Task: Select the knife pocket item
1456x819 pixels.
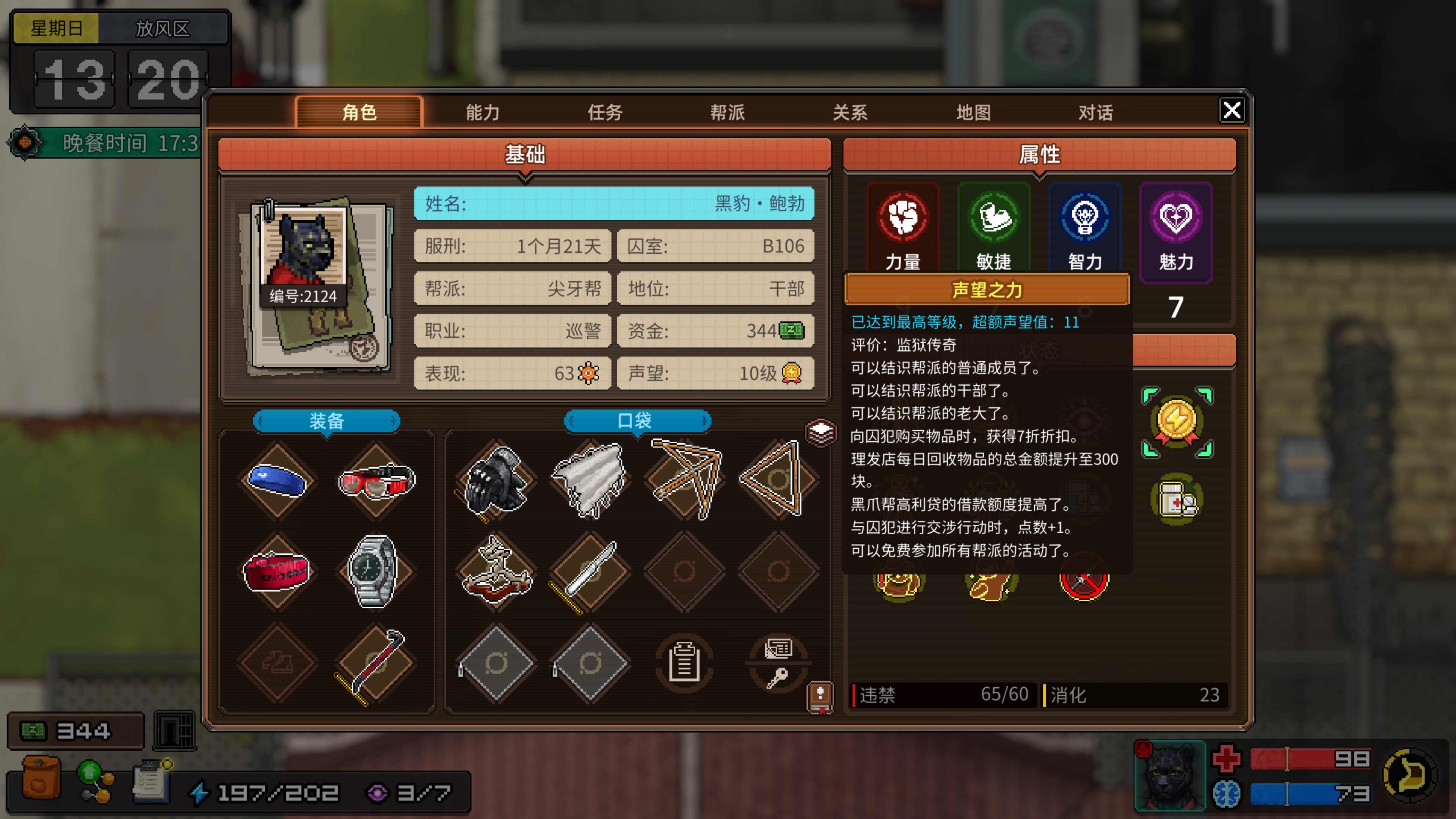Action: (x=590, y=571)
